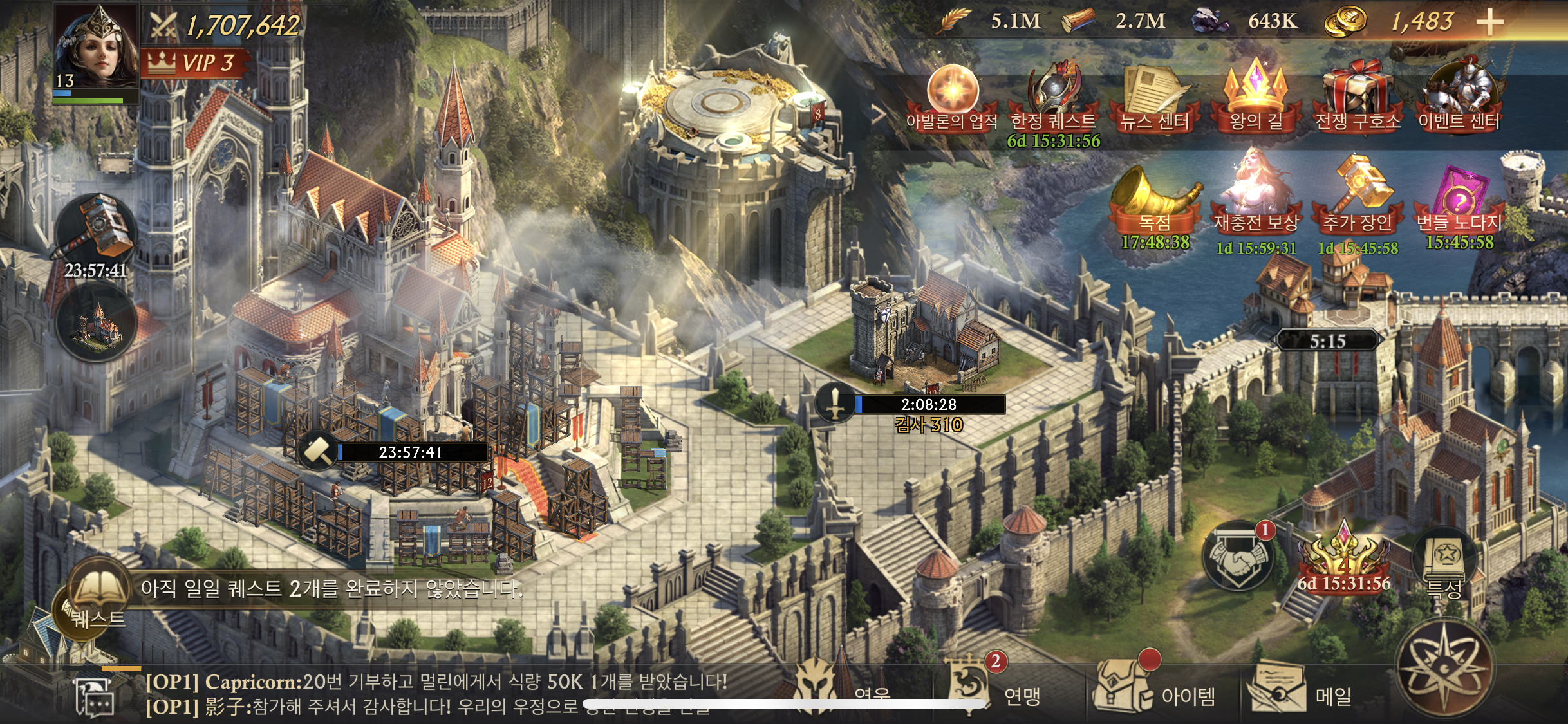Open the 독점 horn offer
This screenshot has width=1568, height=724.
pos(1155,200)
